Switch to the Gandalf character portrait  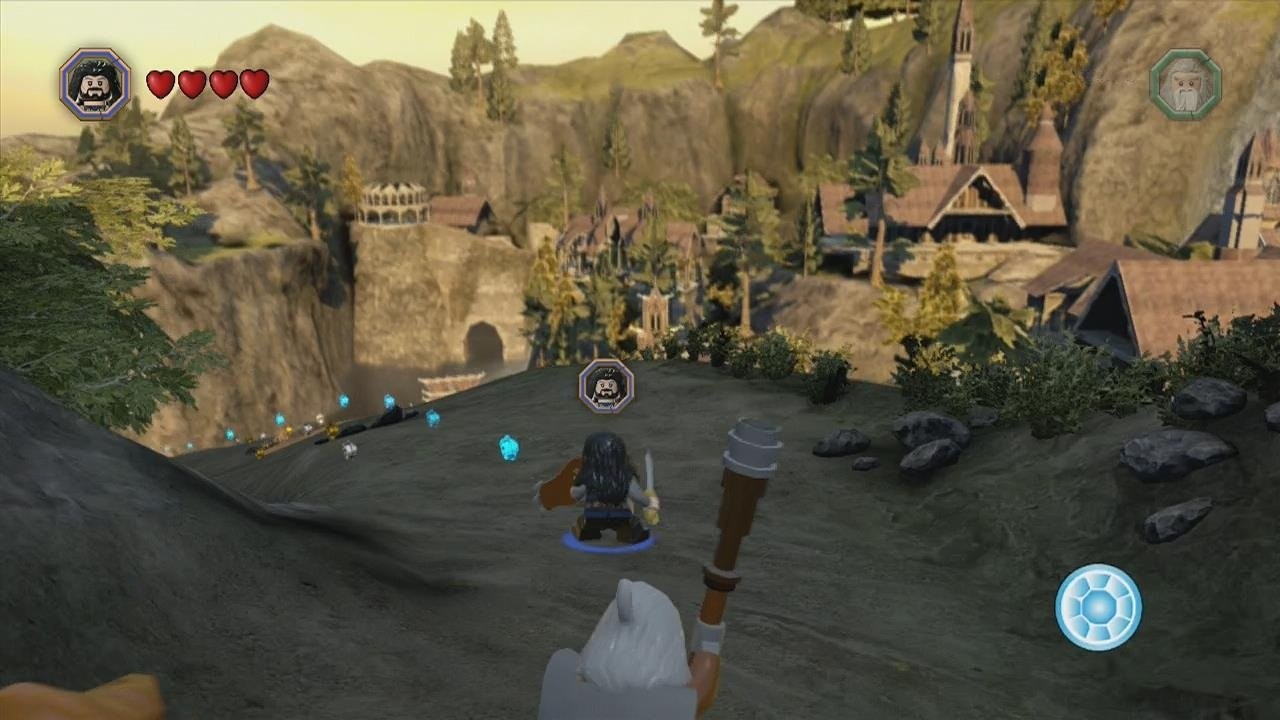1185,85
